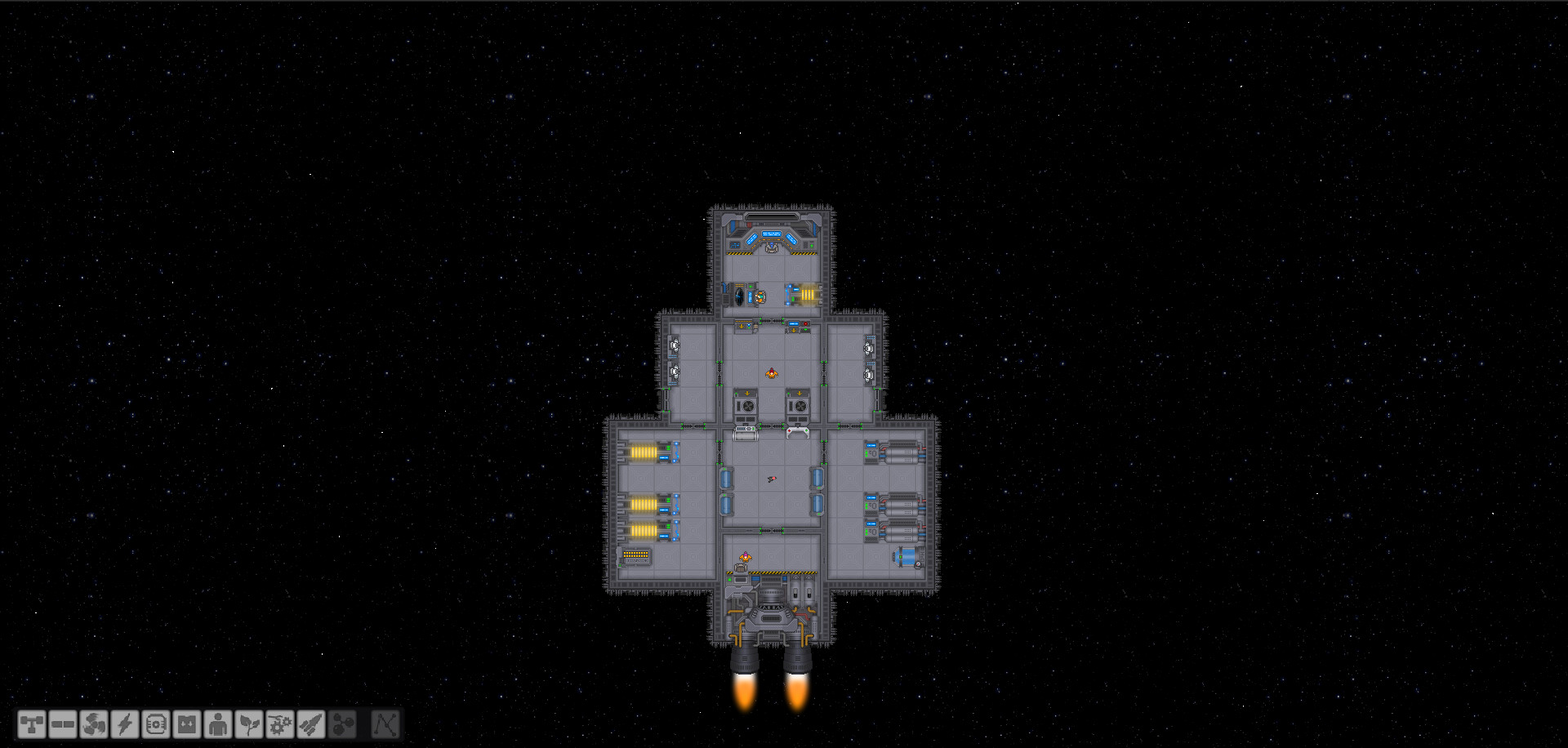
Task: Open the molecule research icon
Action: coord(341,724)
